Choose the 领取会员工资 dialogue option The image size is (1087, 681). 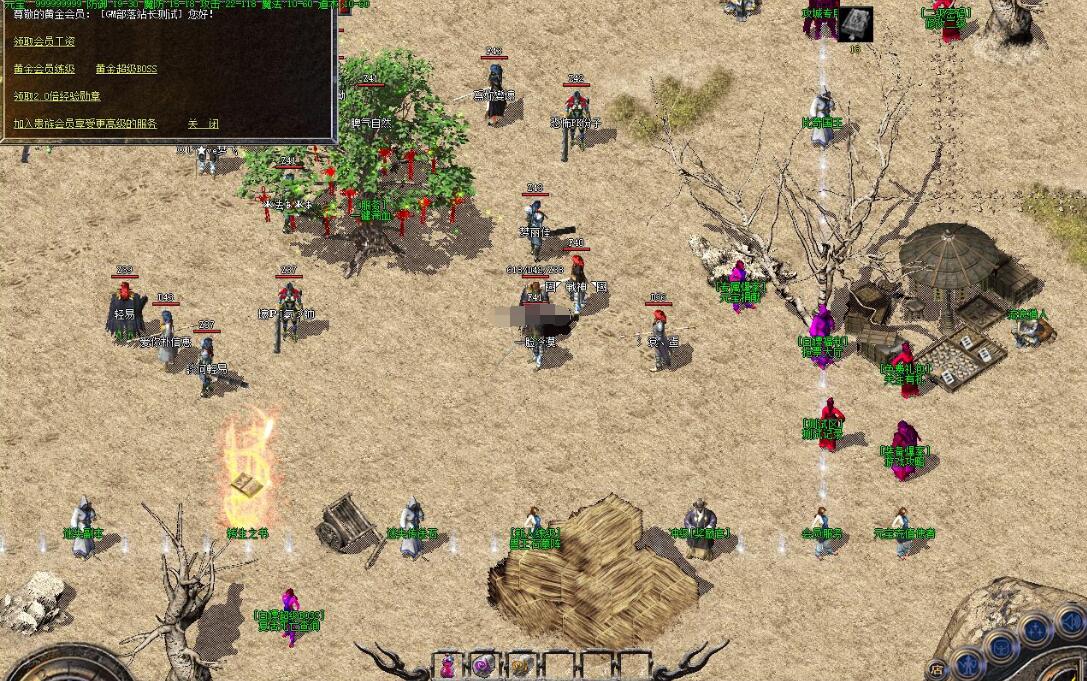pos(44,42)
